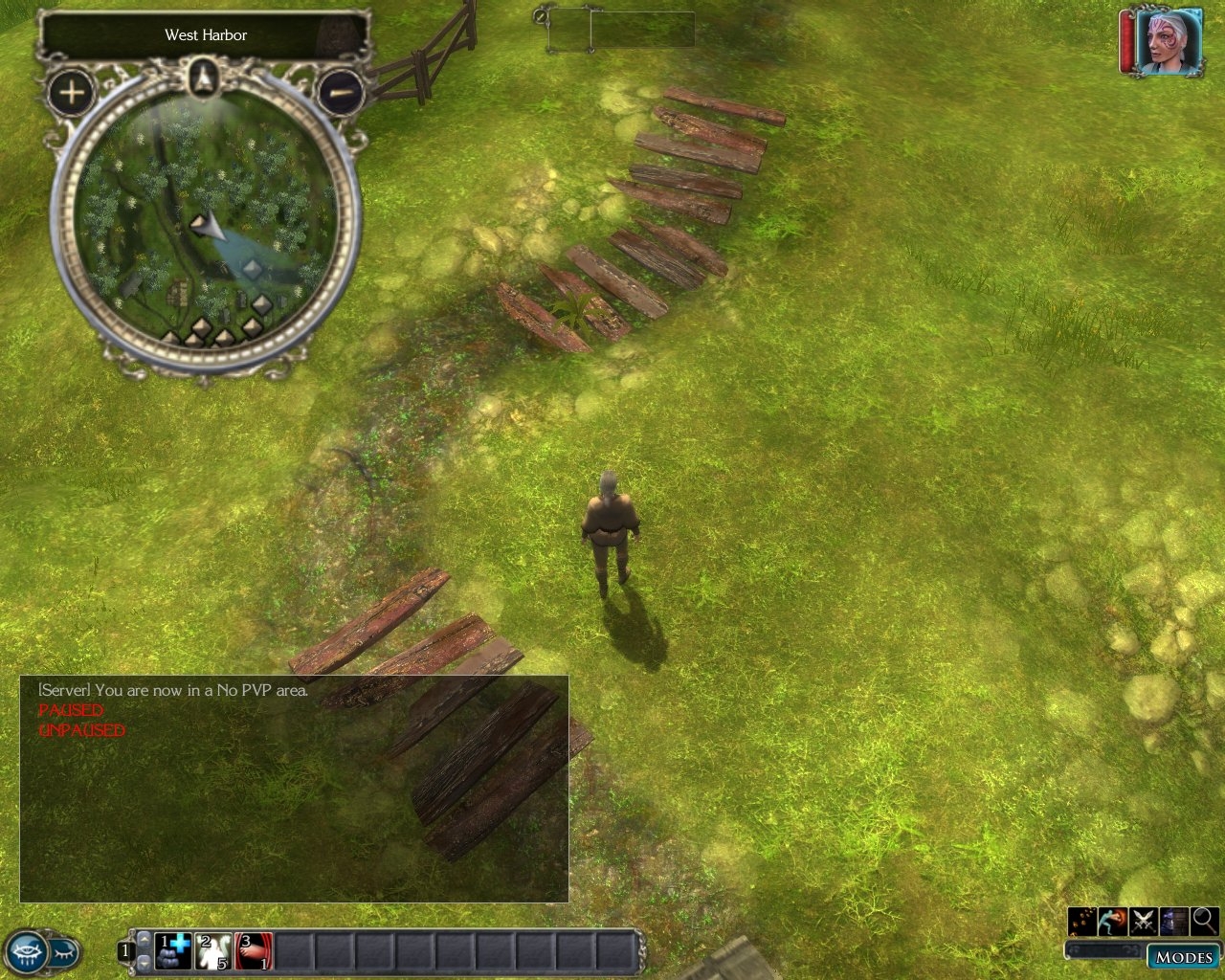Toggle the magnifying glass search mode
The height and width of the screenshot is (980, 1225).
pos(1204,921)
